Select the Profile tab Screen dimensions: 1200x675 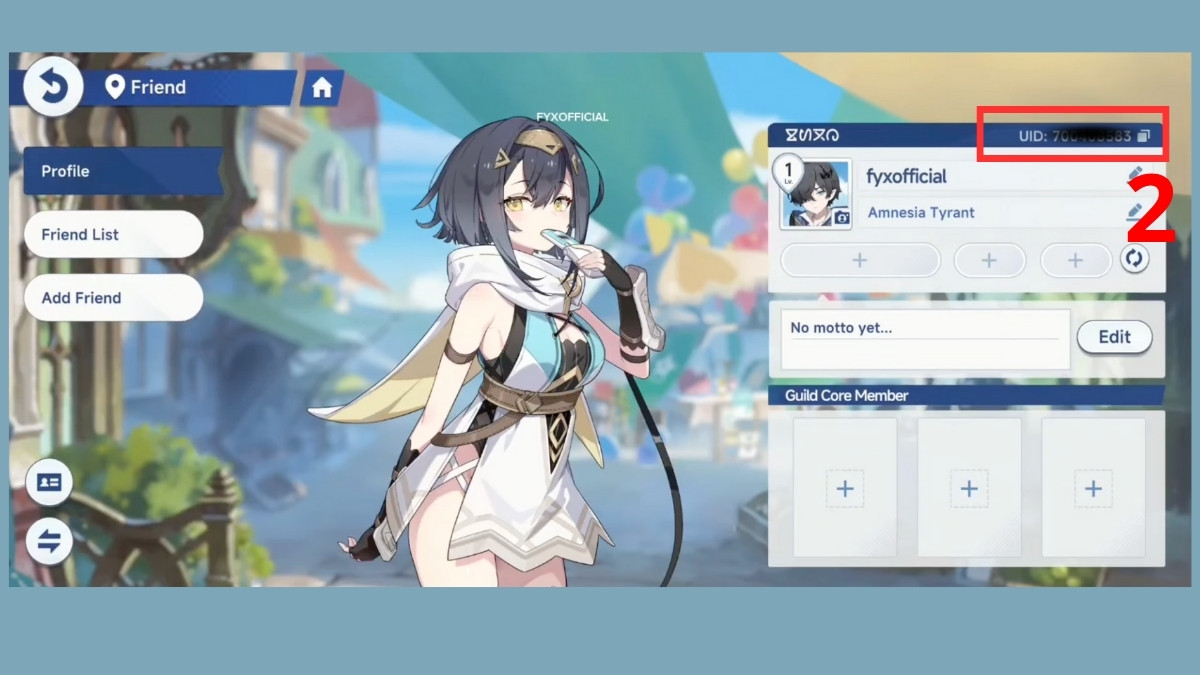120,171
